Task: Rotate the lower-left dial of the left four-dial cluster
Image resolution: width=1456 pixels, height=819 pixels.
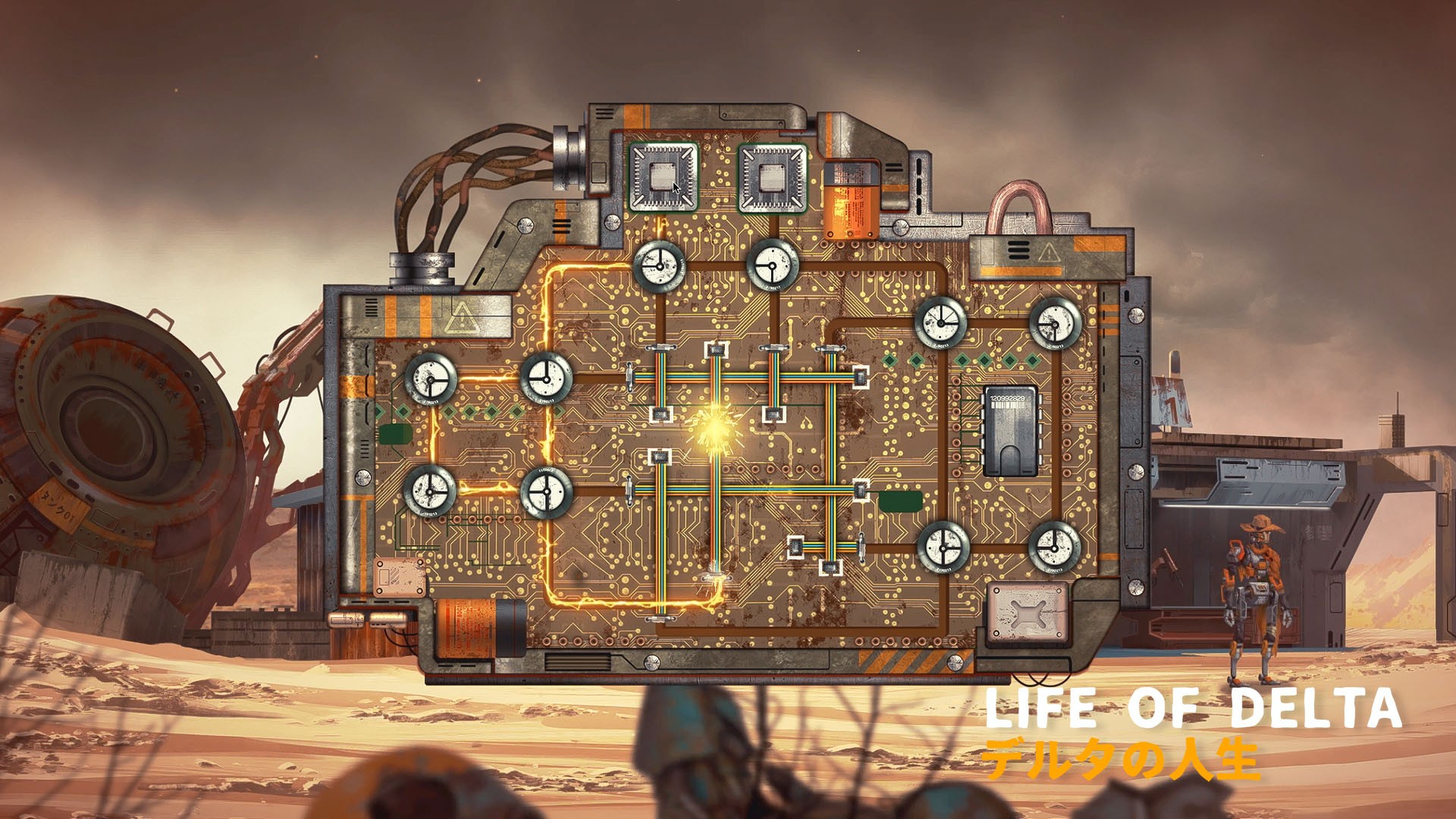Action: point(430,491)
